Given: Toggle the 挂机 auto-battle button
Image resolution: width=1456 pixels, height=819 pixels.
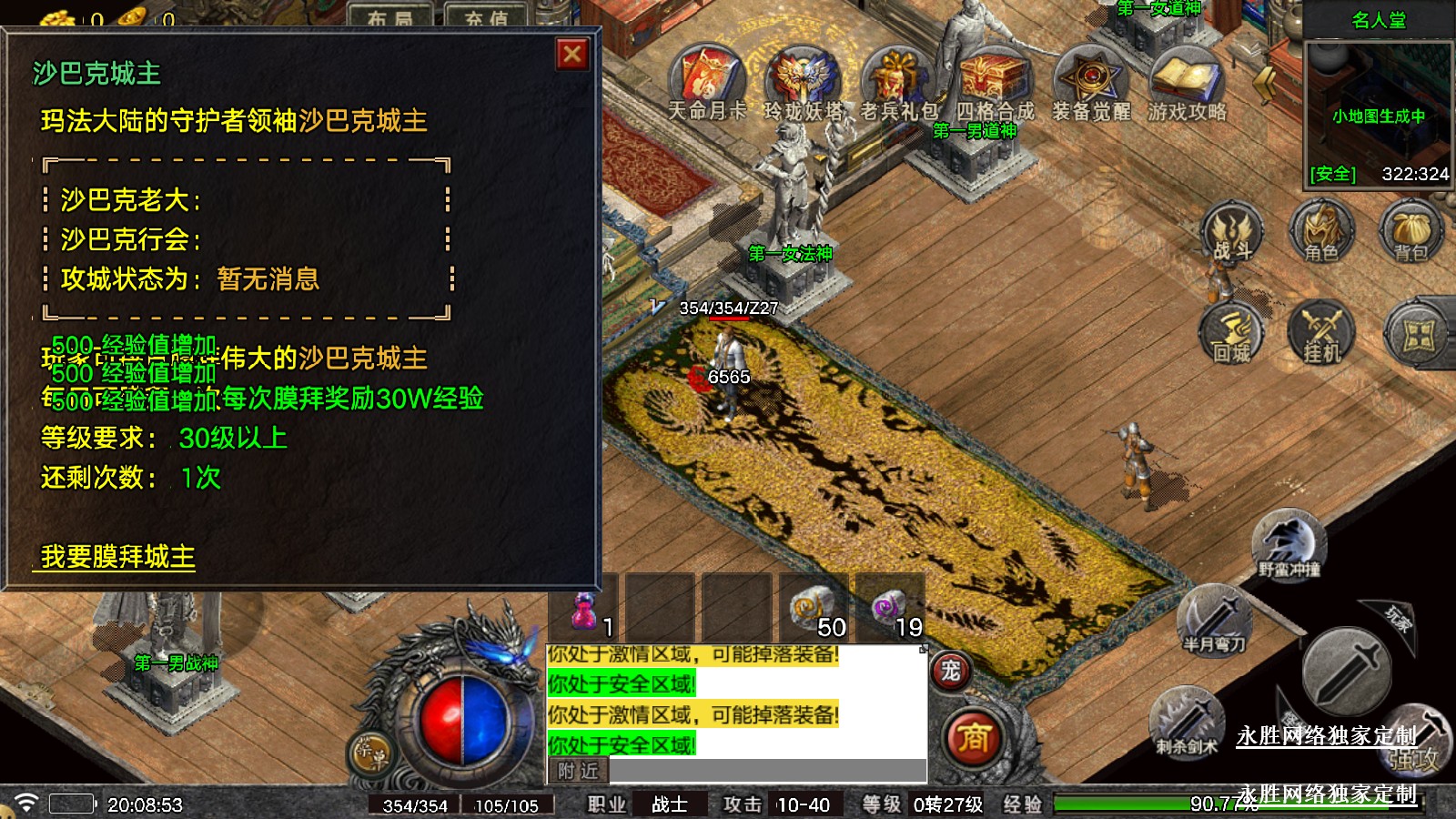Looking at the screenshot, I should (1321, 334).
